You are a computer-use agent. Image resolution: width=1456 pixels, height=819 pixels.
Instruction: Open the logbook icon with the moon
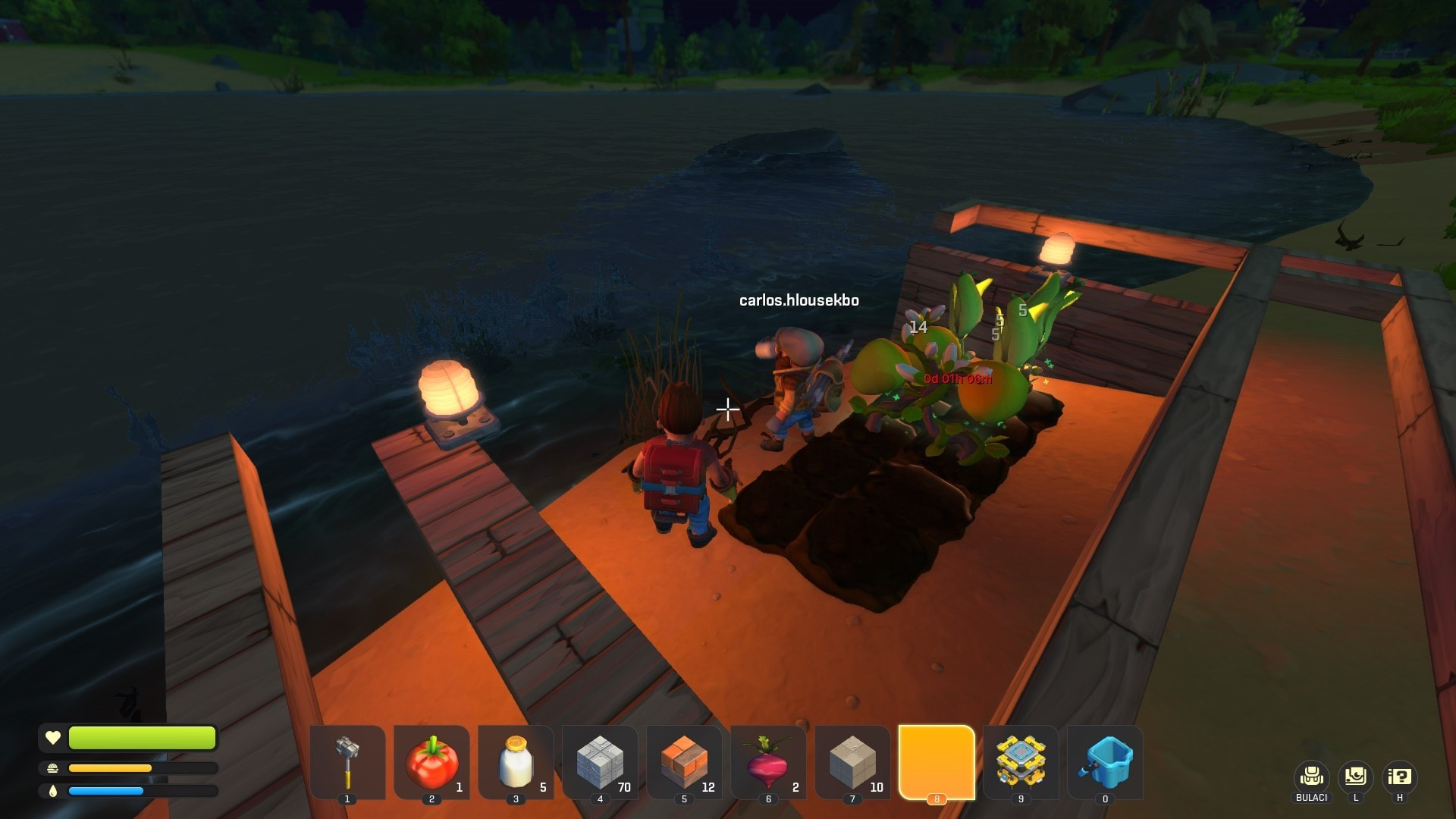pyautogui.click(x=1355, y=777)
